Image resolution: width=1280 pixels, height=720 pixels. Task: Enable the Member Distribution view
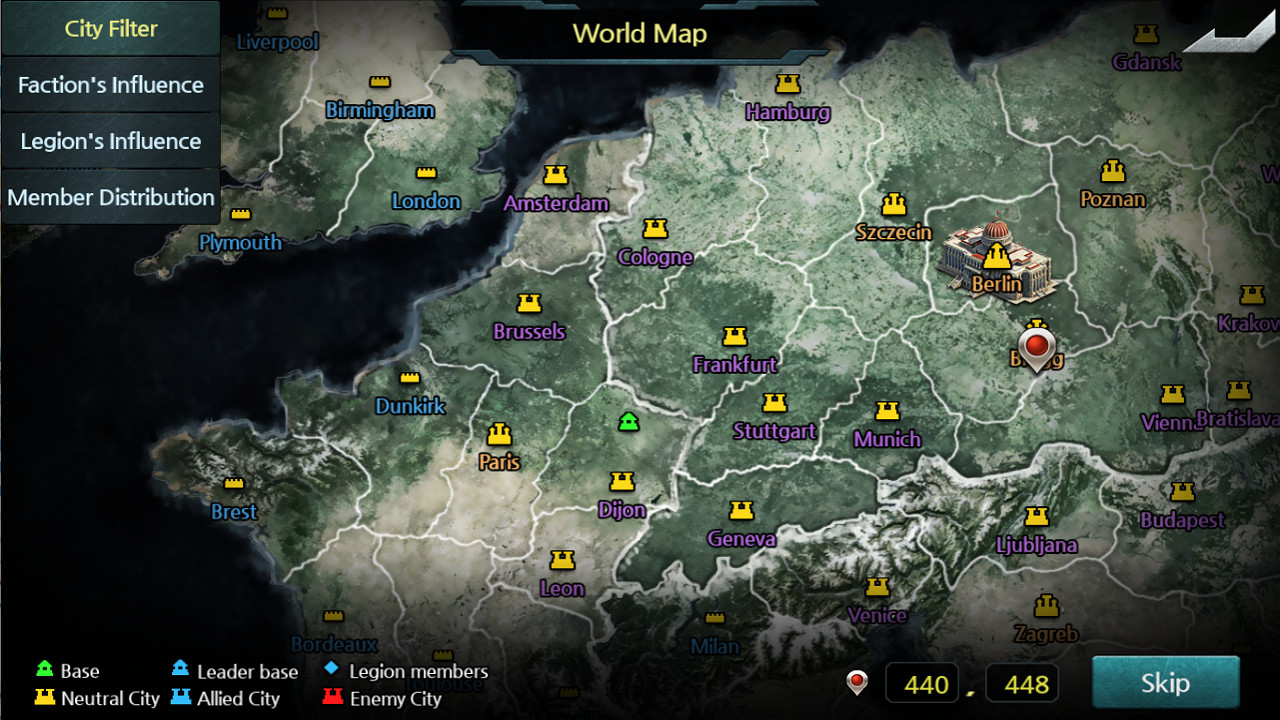[x=110, y=197]
